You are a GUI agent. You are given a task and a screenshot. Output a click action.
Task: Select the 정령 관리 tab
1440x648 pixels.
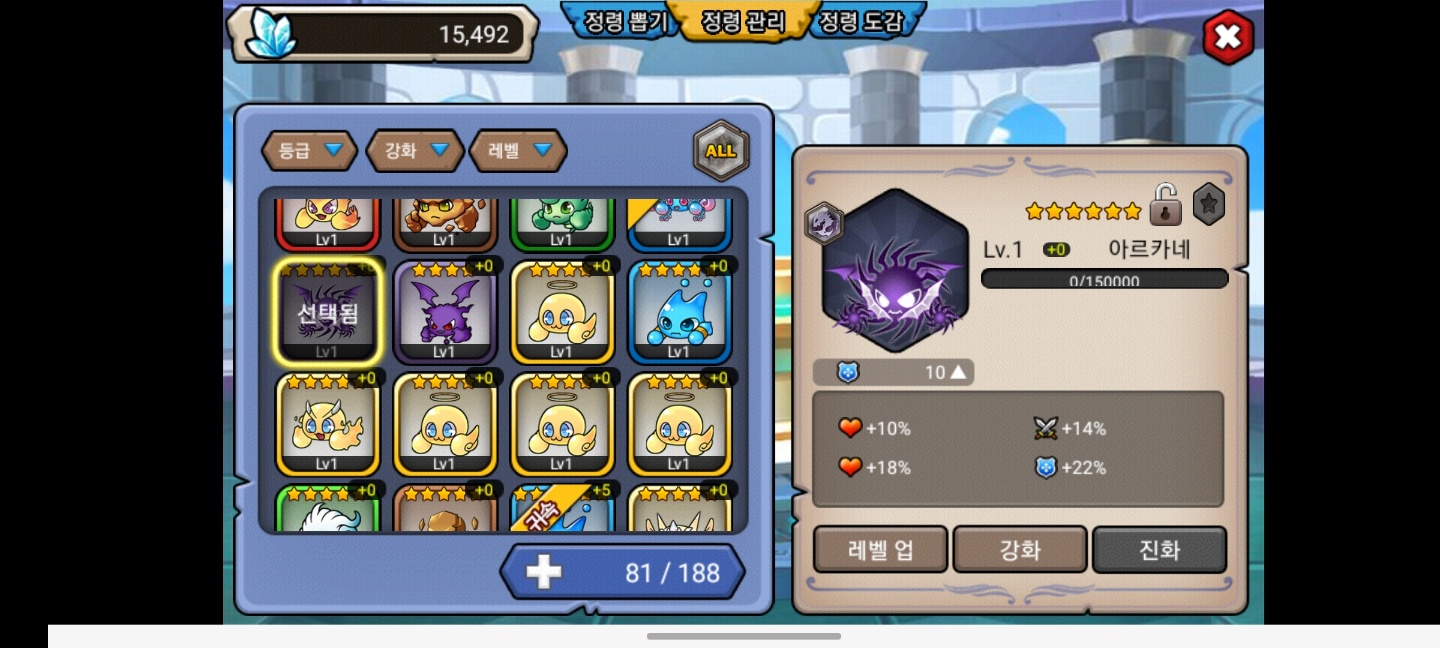click(743, 22)
